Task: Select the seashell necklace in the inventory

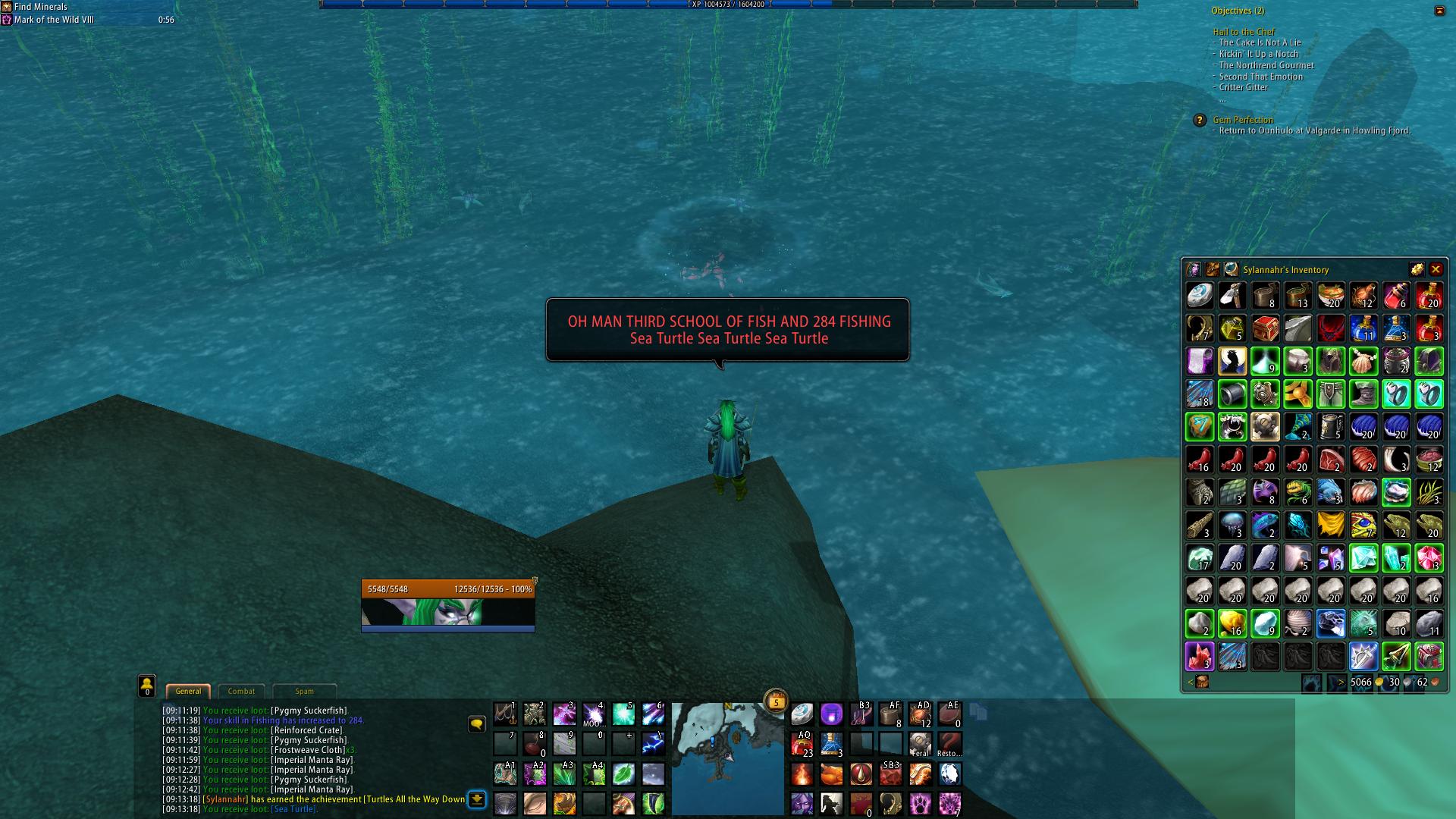Action: 1363,362
